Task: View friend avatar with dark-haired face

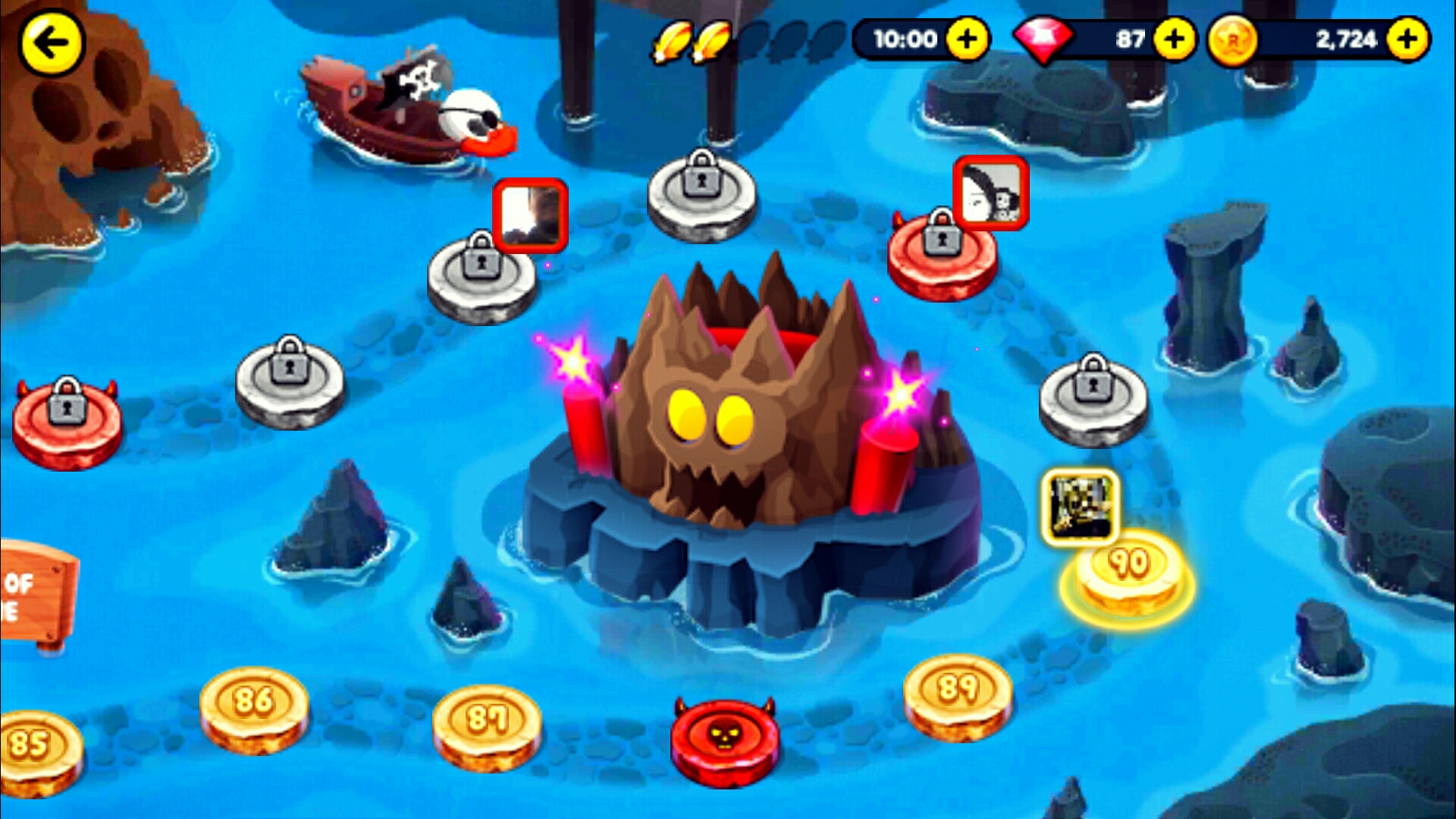Action: pos(991,193)
